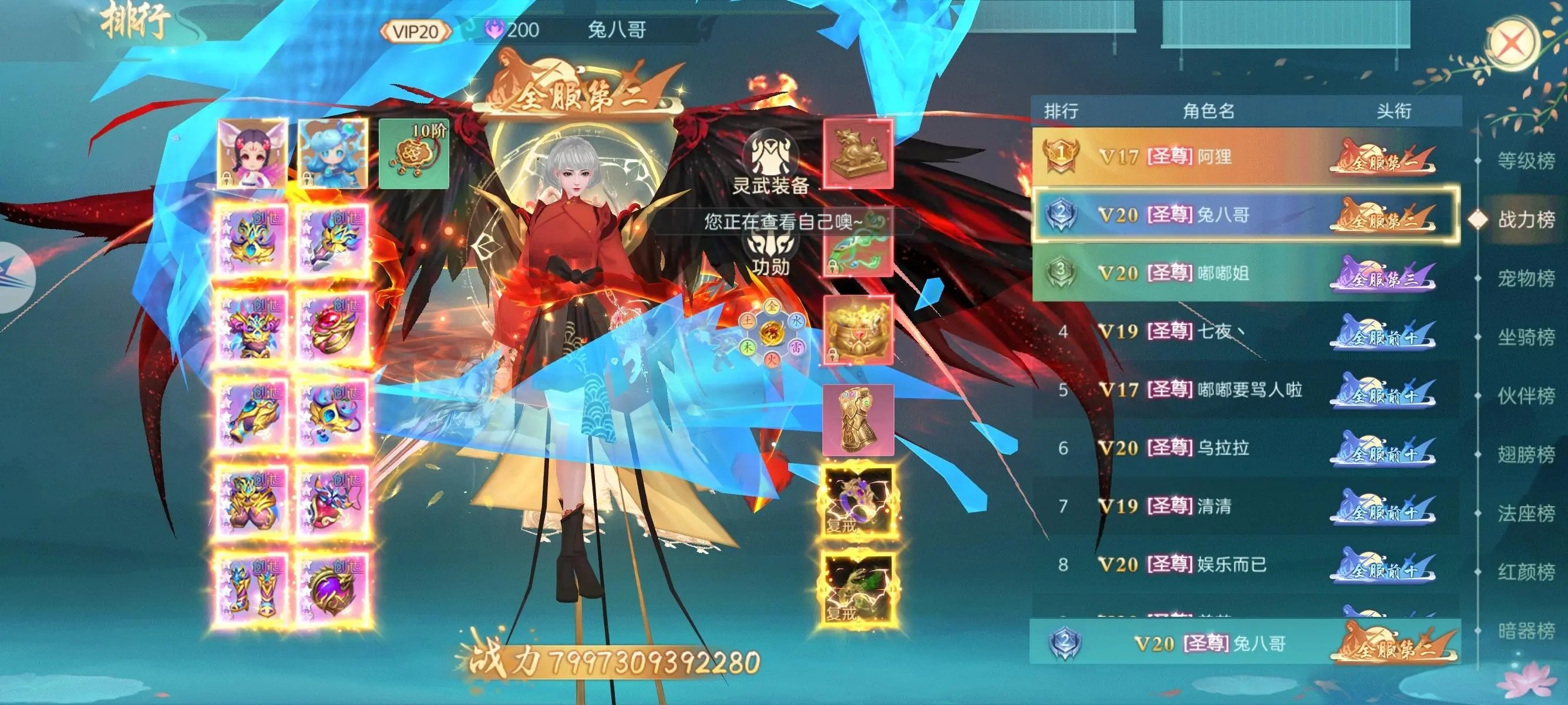The image size is (1568, 705).
Task: Select the 火 fire element on the wheel
Action: (x=773, y=357)
